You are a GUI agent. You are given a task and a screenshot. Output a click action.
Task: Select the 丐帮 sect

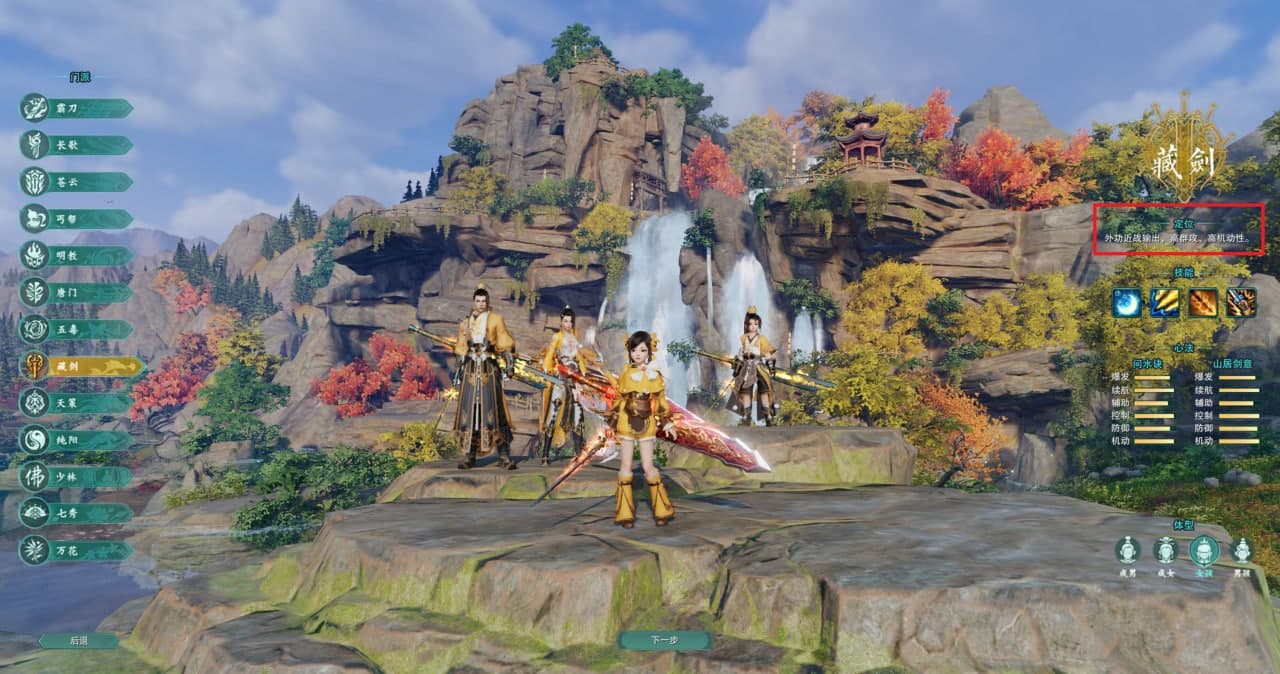pos(77,219)
